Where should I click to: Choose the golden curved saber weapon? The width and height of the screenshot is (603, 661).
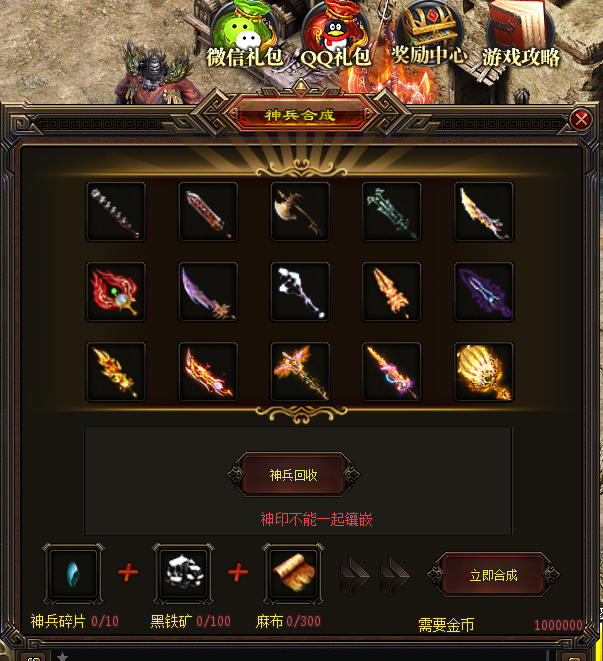(484, 212)
